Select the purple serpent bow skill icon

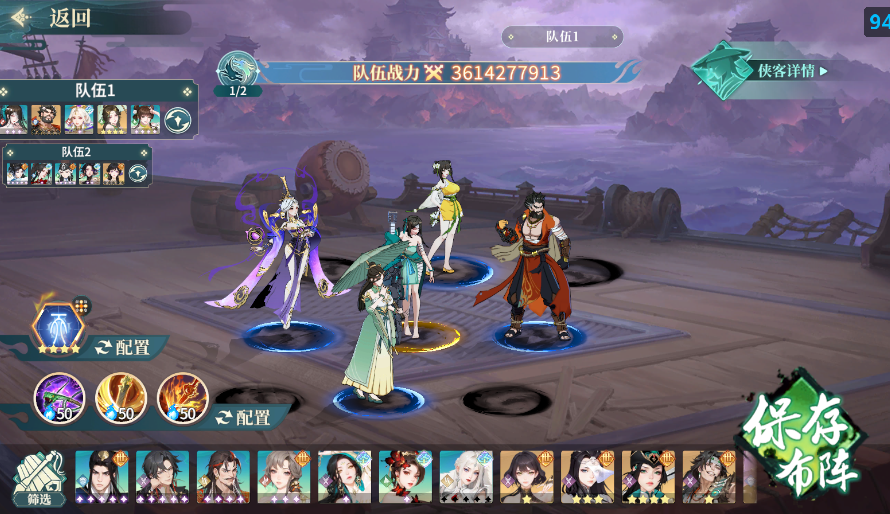pyautogui.click(x=59, y=397)
